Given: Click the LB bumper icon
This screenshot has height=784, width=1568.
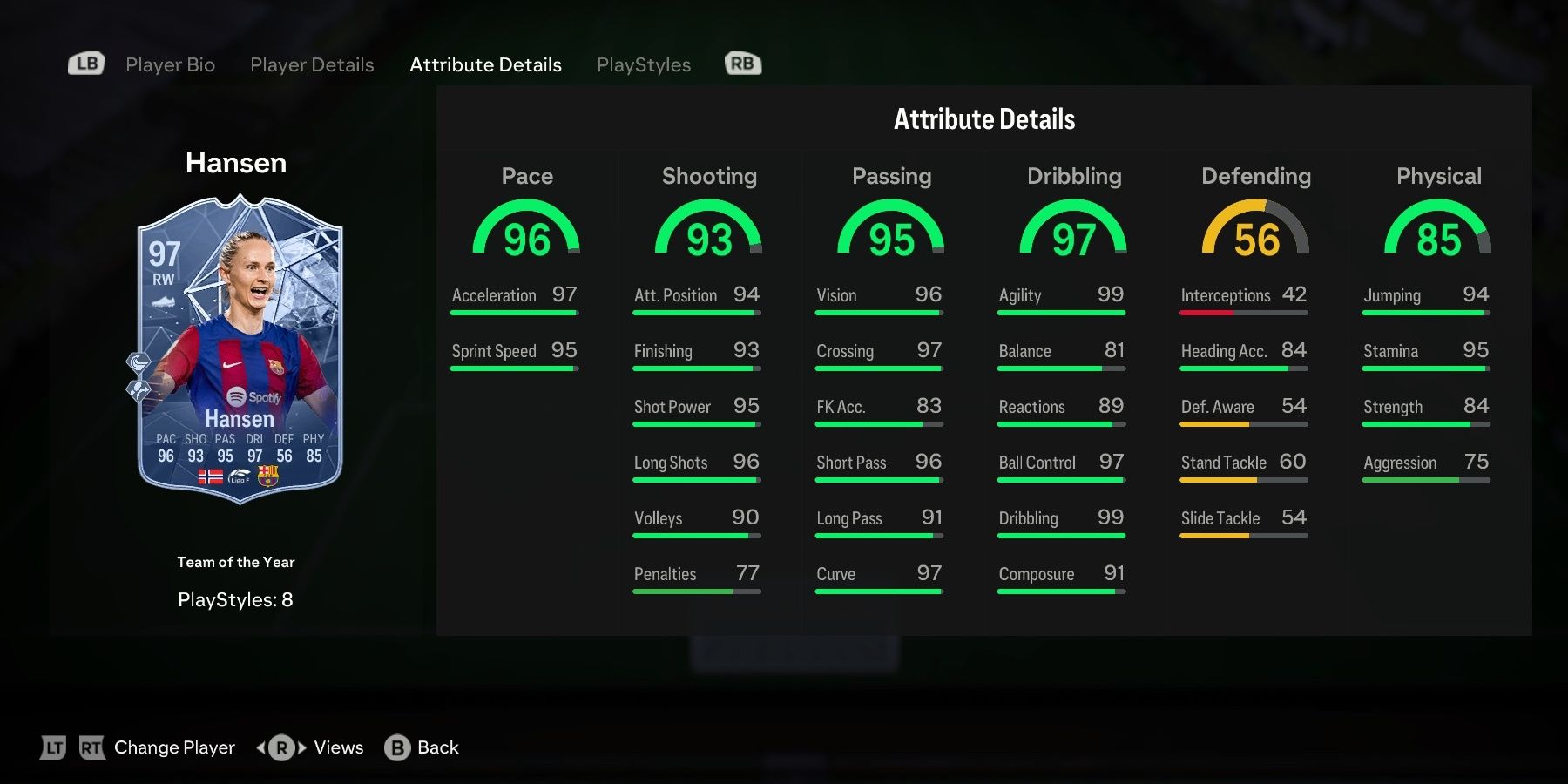Looking at the screenshot, I should pyautogui.click(x=85, y=63).
